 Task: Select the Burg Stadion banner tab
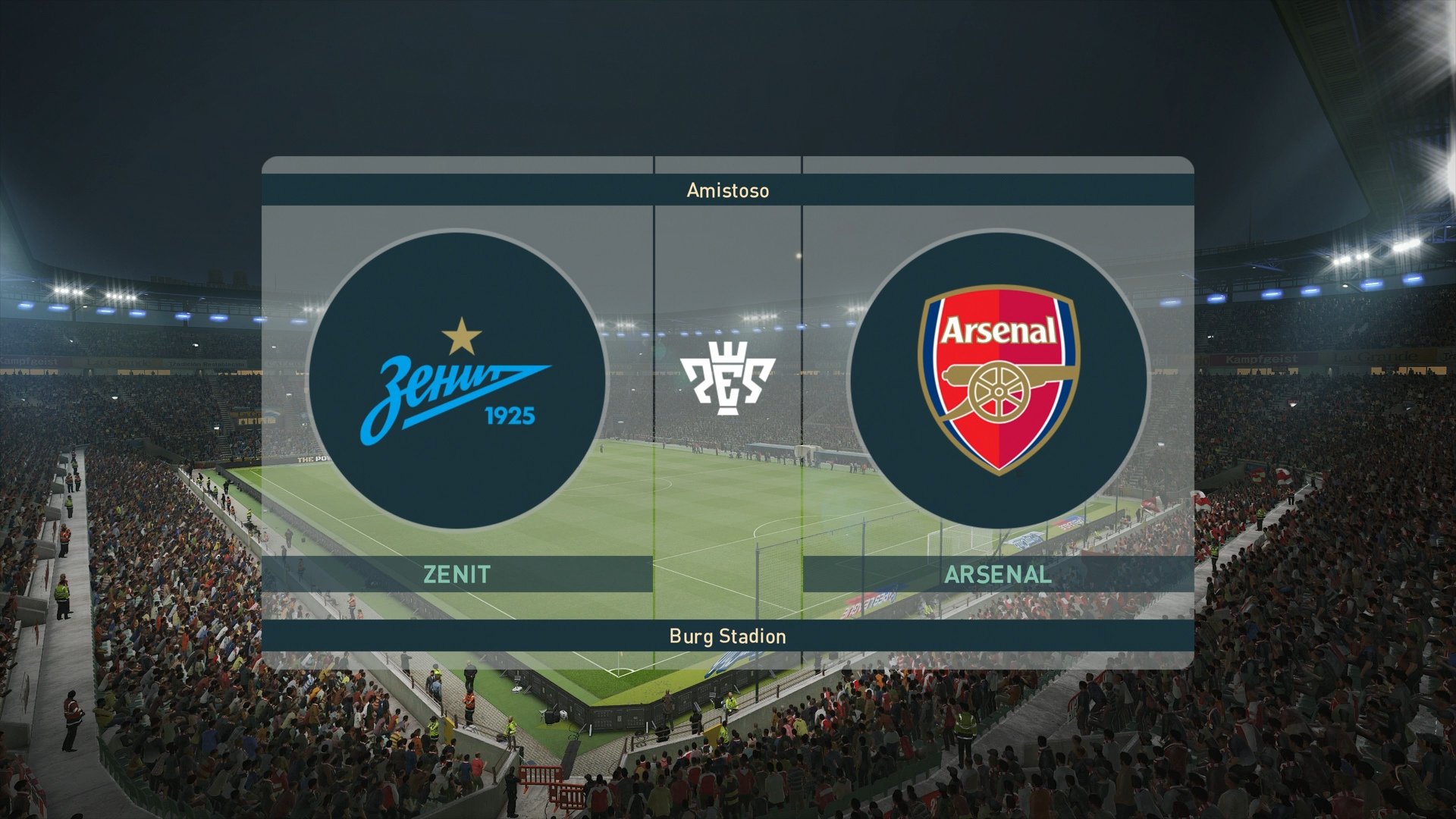click(726, 637)
